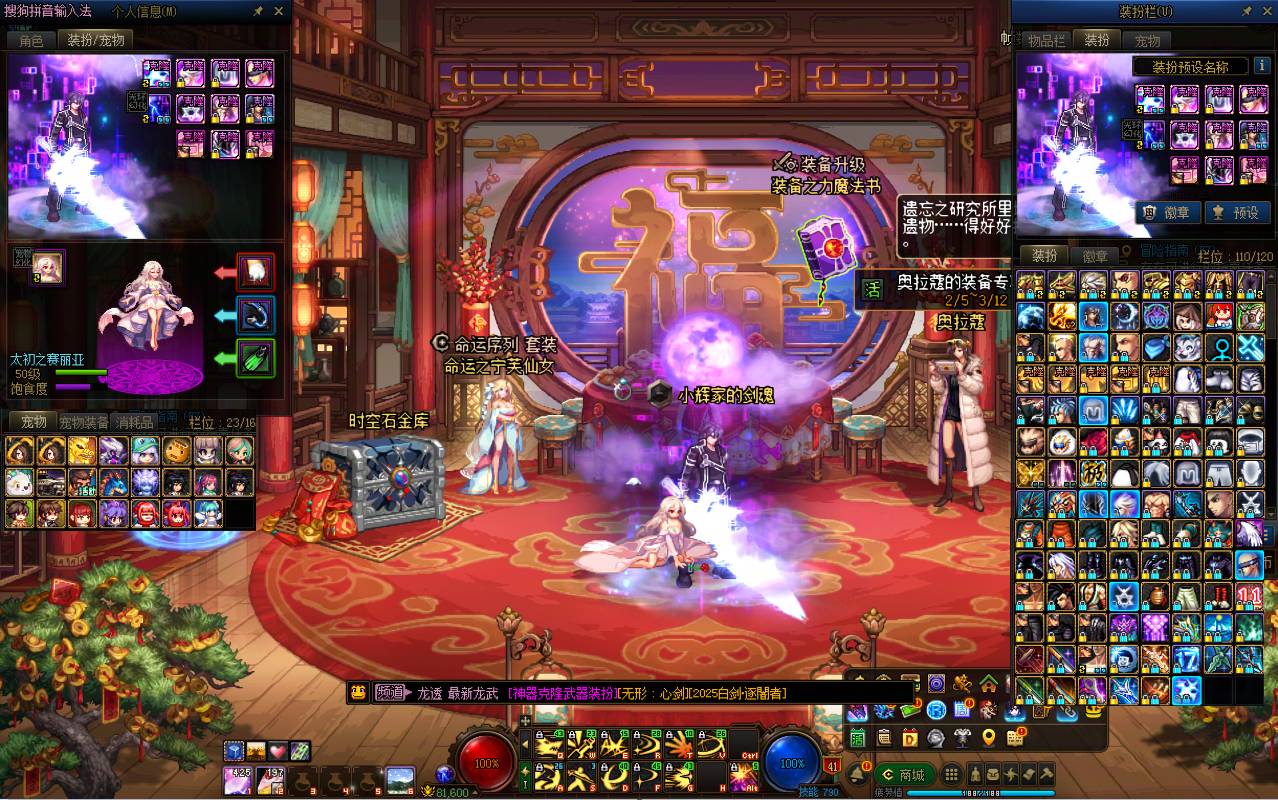Click the yellow smiley chat emote button
1278x800 pixels.
(358, 692)
